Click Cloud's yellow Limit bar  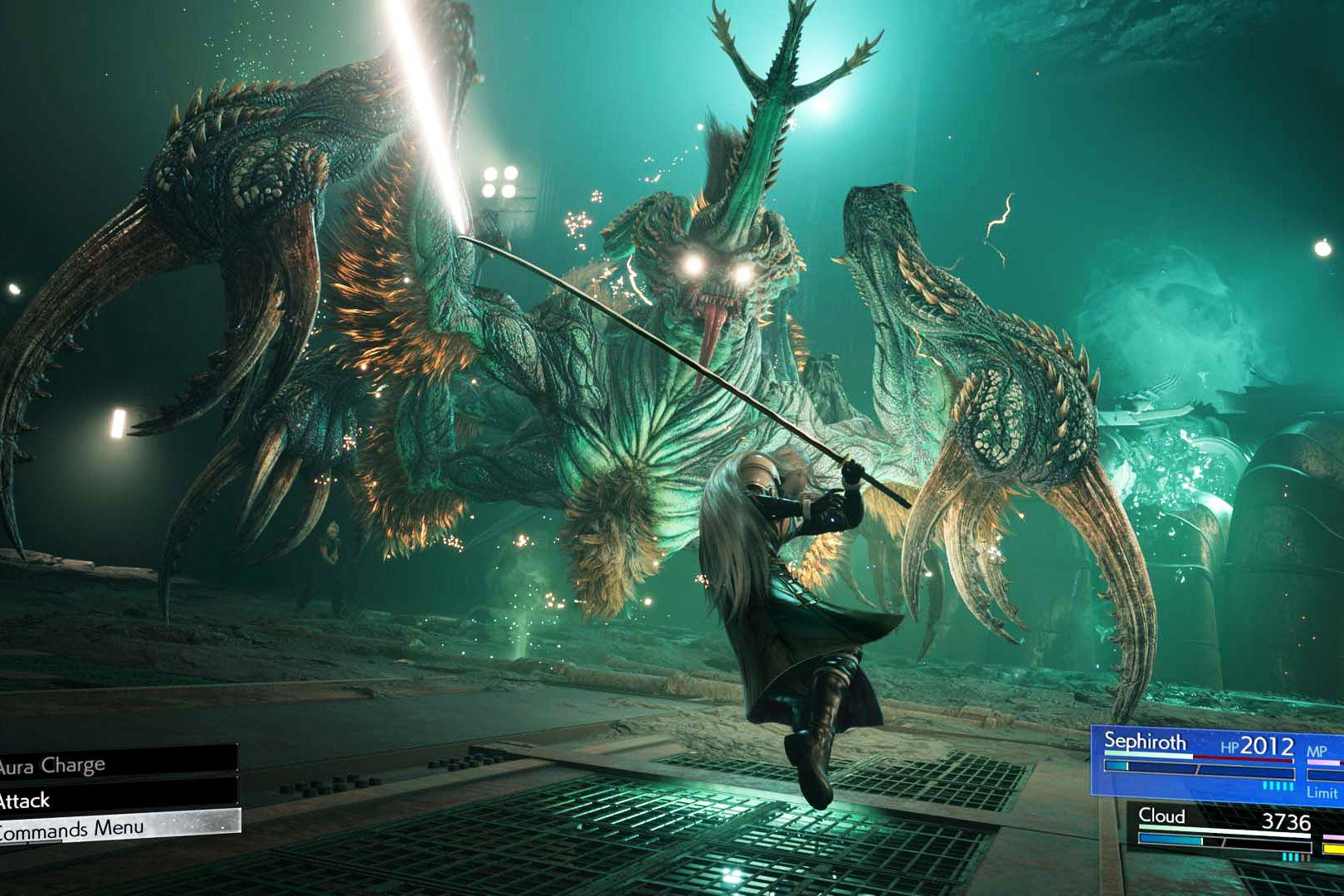(1331, 848)
